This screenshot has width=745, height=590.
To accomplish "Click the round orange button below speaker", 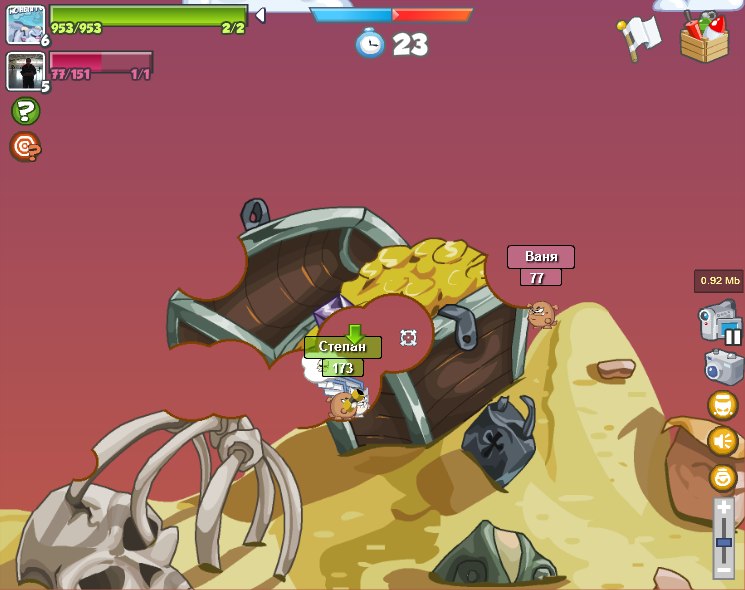I will 723,477.
